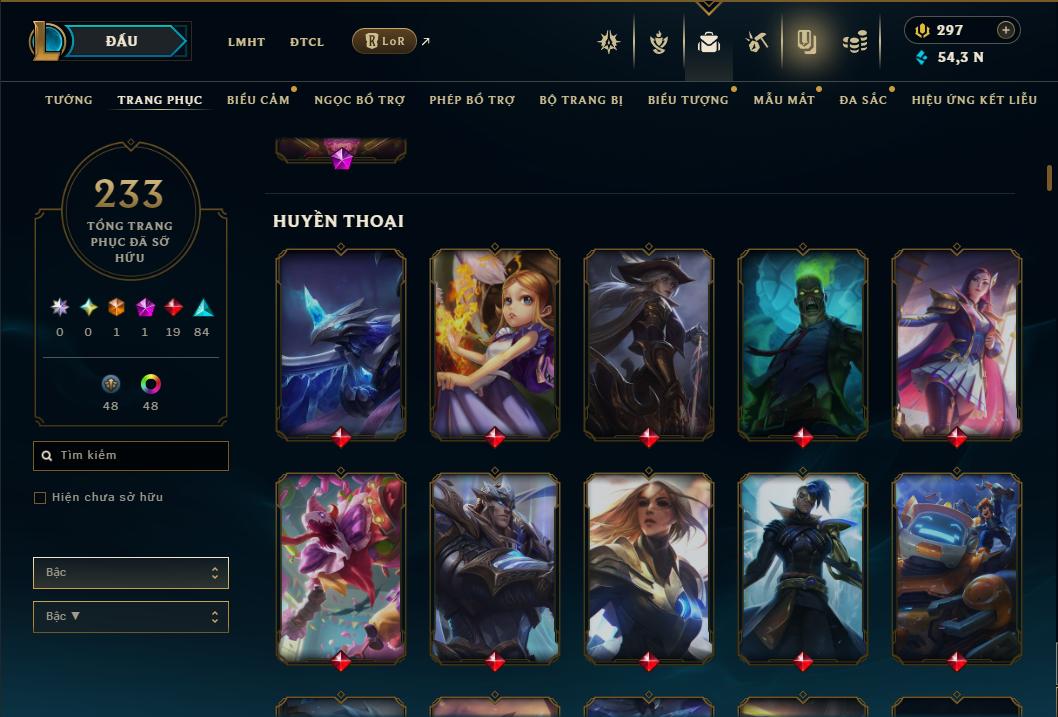Viewport: 1058px width, 717px height.
Task: Switch to the MẪU MẮT wards tab
Action: tap(784, 100)
